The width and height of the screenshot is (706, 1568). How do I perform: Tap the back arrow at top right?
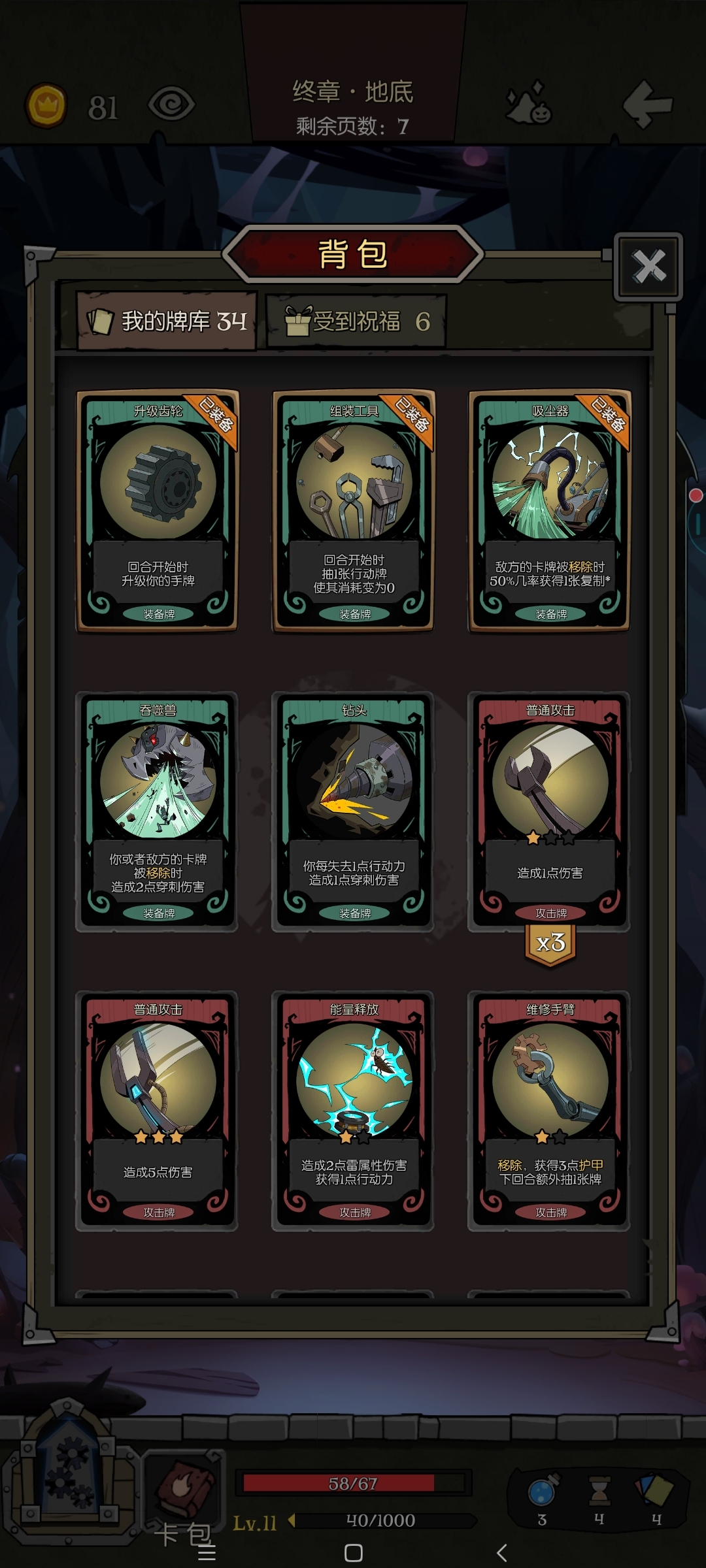coord(647,105)
